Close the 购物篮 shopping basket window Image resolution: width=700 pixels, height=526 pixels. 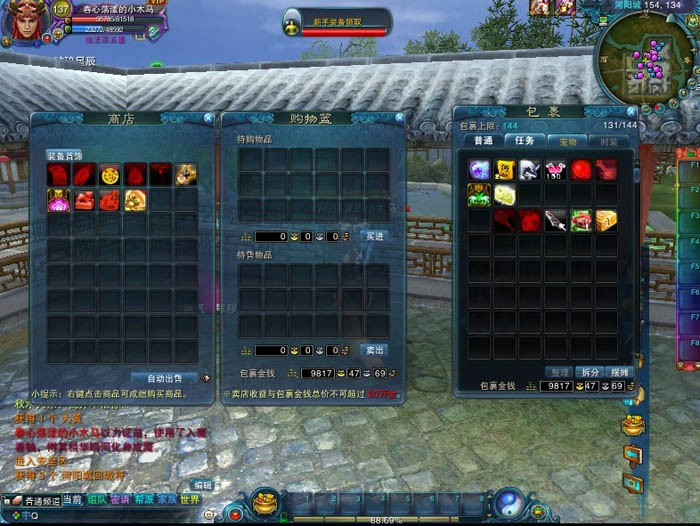pyautogui.click(x=398, y=118)
